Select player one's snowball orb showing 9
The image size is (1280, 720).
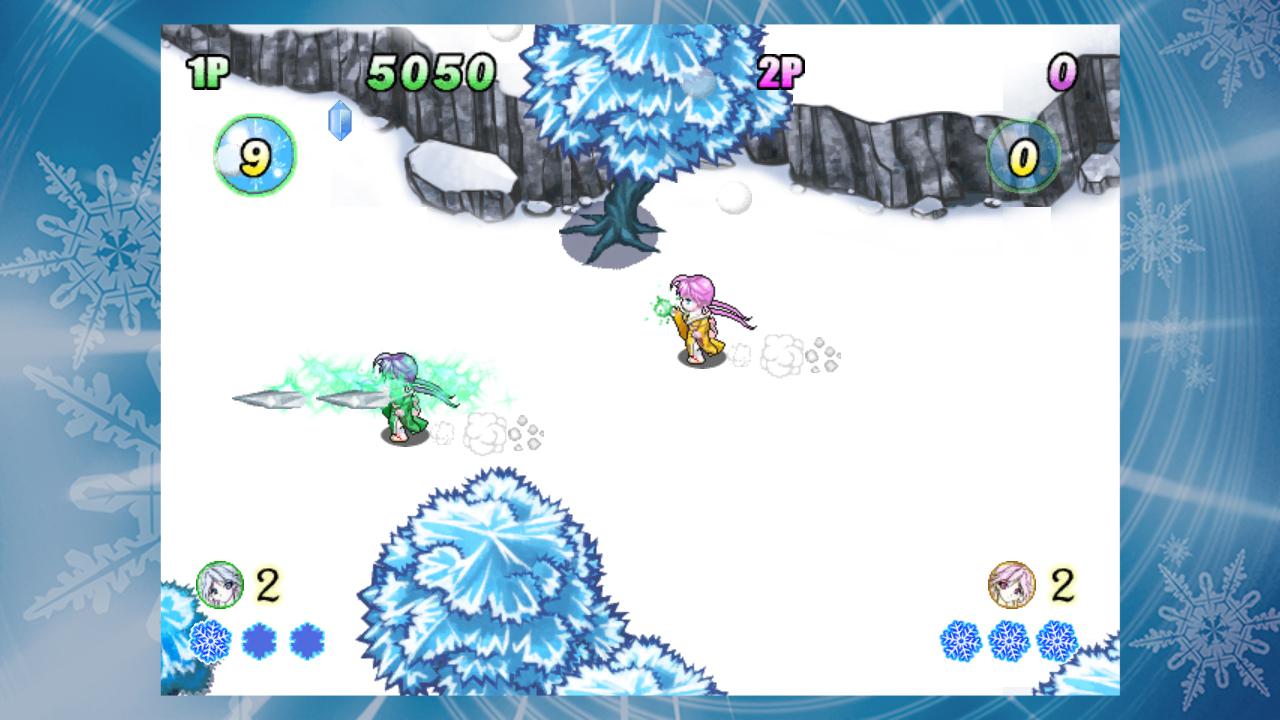click(x=255, y=155)
